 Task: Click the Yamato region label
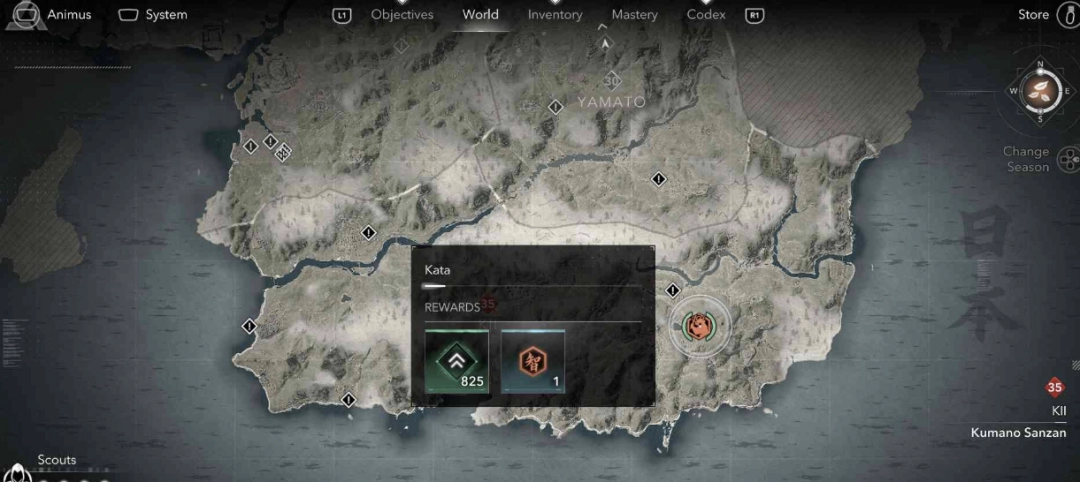[x=611, y=102]
